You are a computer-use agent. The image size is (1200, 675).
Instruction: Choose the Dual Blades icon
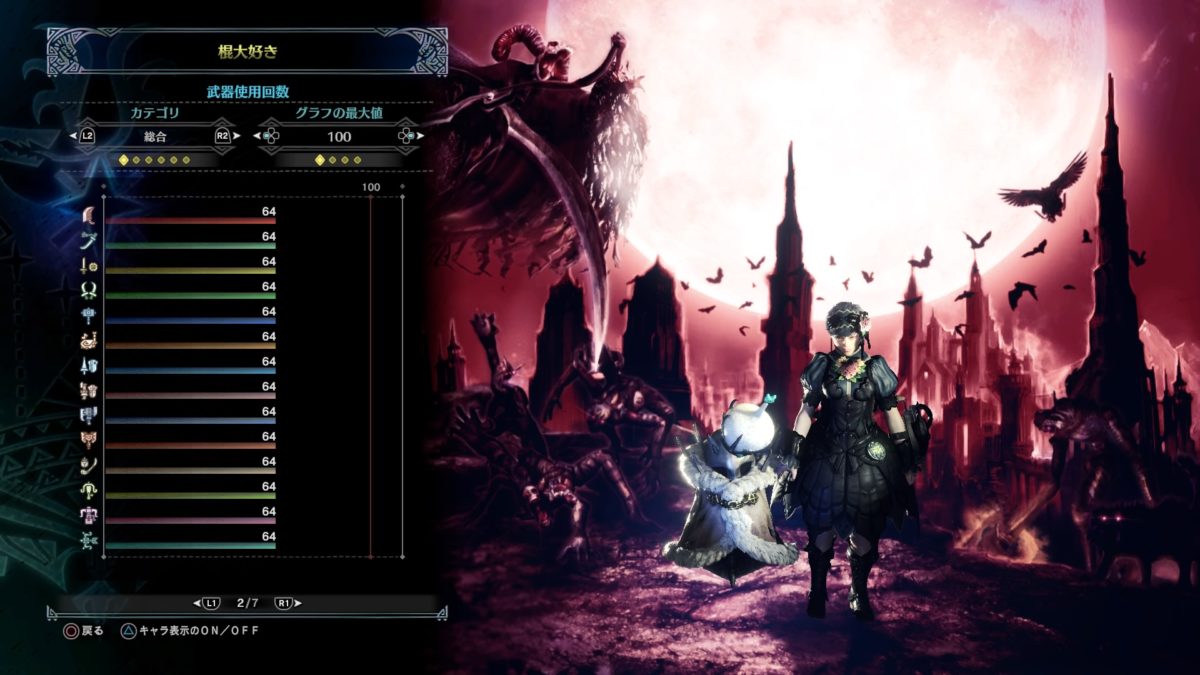[x=88, y=290]
